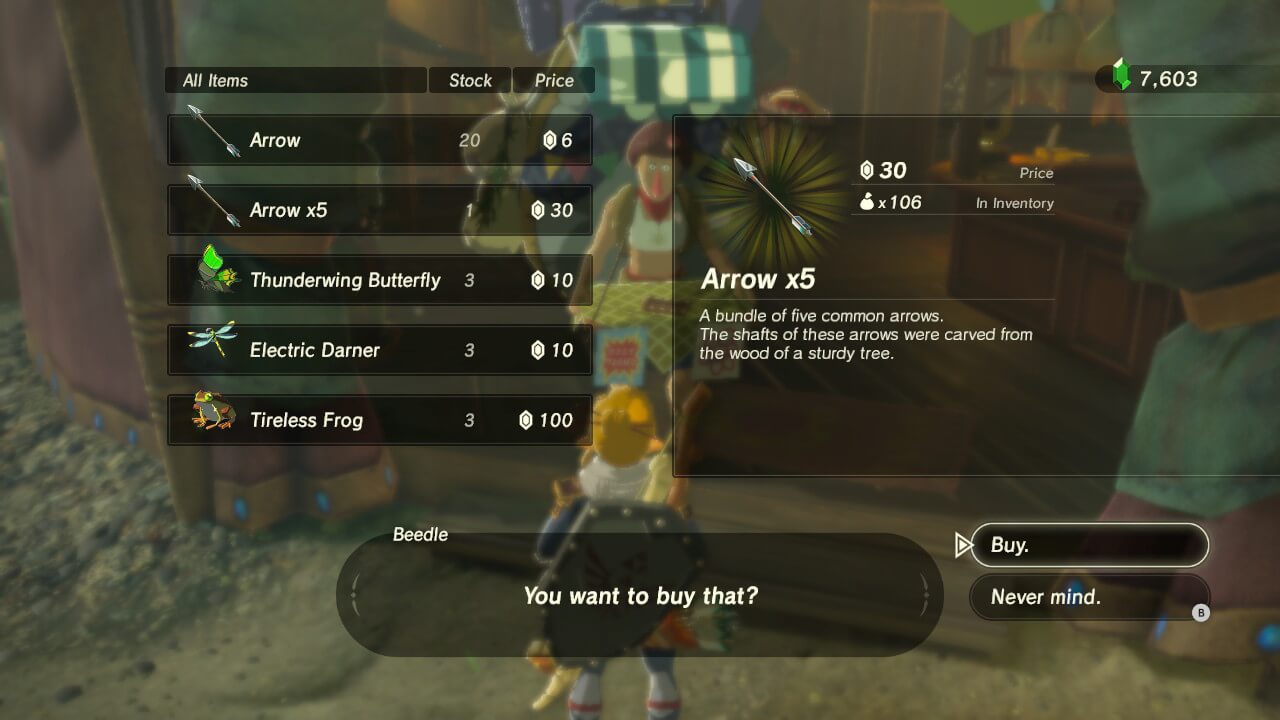Viewport: 1280px width, 720px height.
Task: Confirm purchase with the Buy option
Action: (x=1089, y=545)
